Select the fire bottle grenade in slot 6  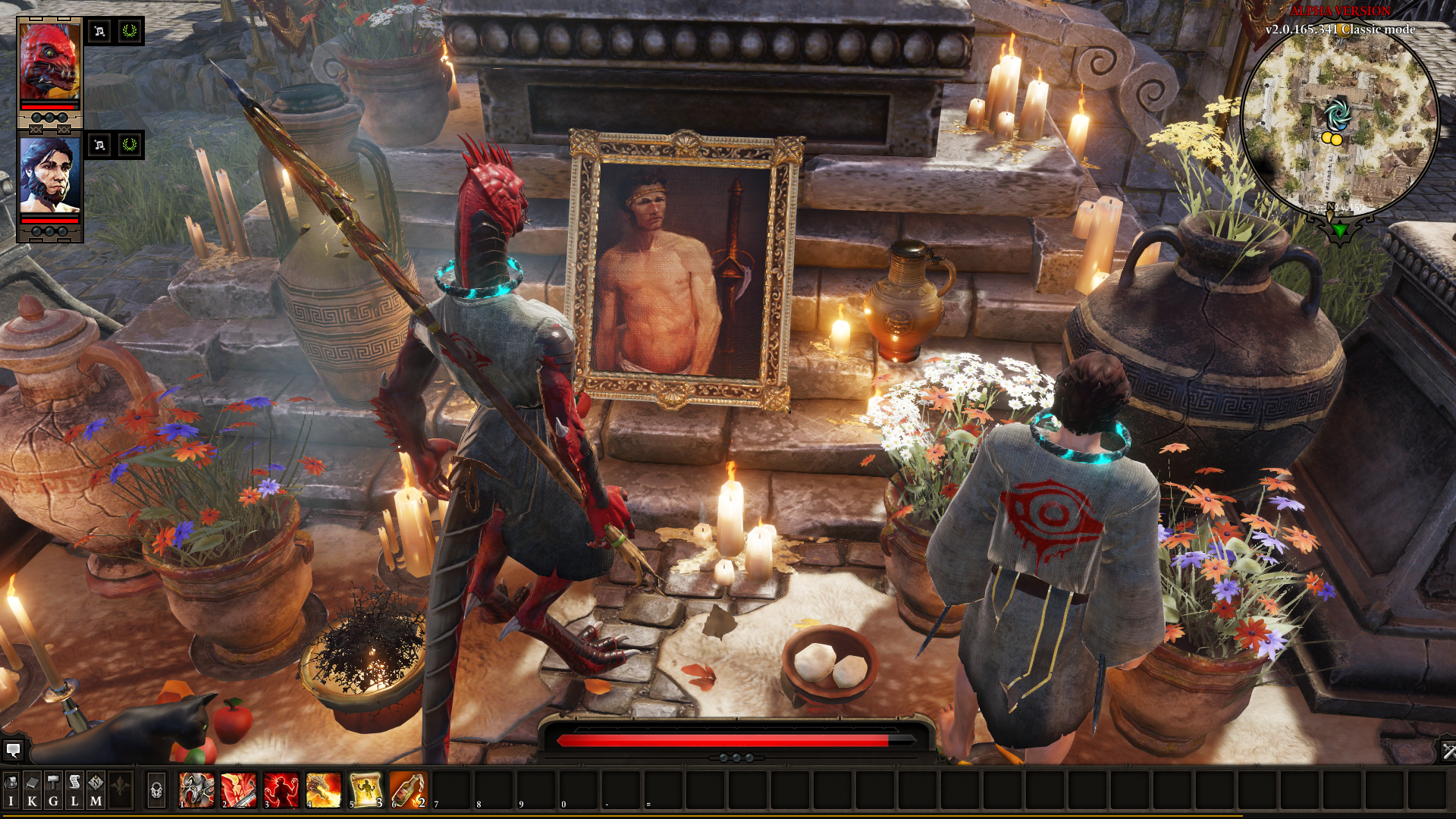point(409,790)
